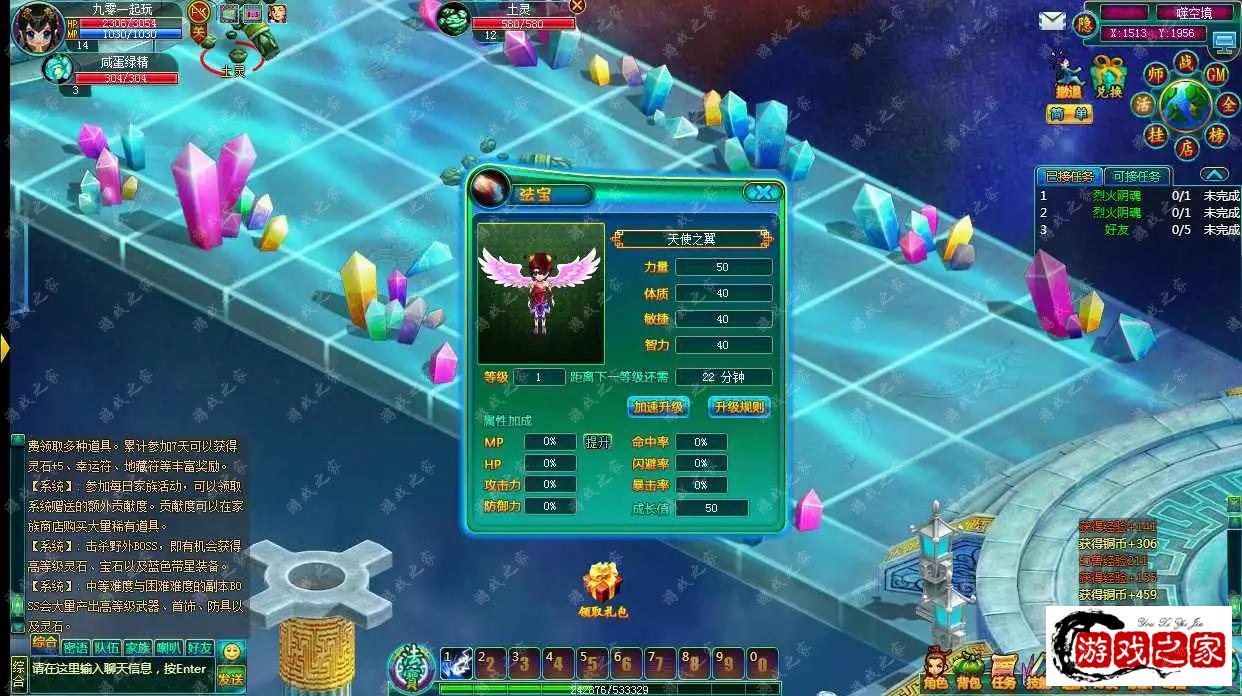Close the 法宝 panel
Image resolution: width=1242 pixels, height=696 pixels.
(x=764, y=193)
